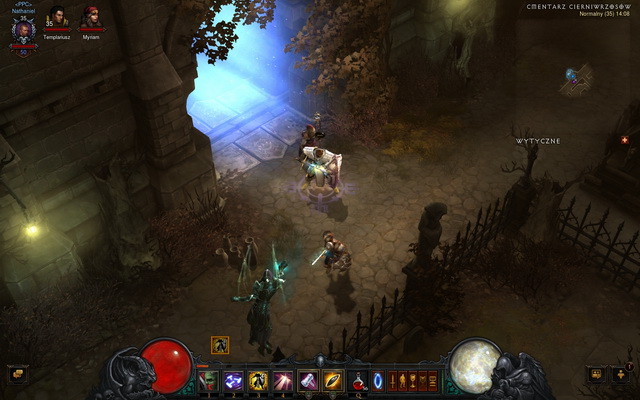Screen dimensions: 640x400
Task: Select the hammer skill on the left mouse slot
Action: 309,380
